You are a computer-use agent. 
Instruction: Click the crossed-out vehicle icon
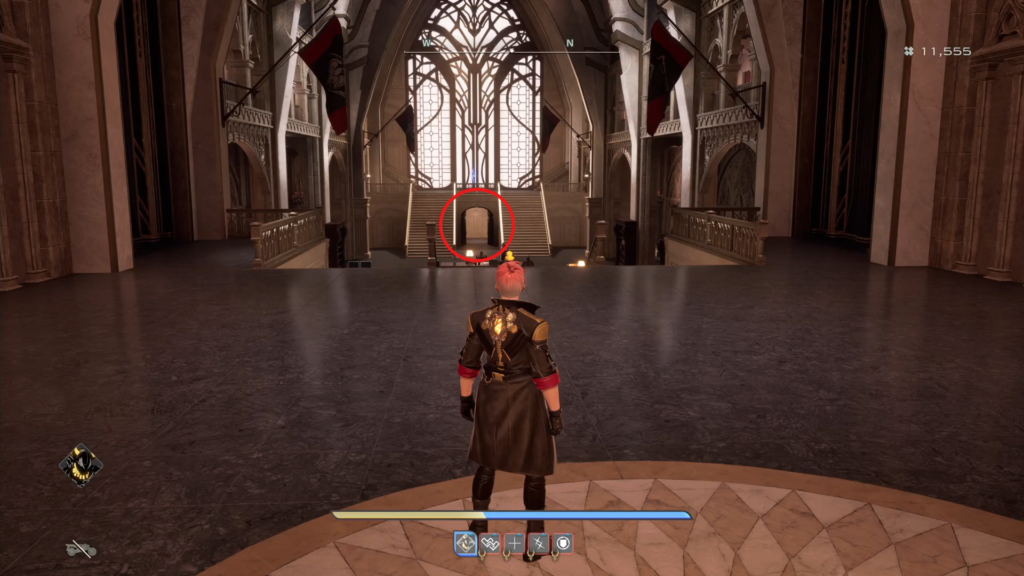click(80, 548)
